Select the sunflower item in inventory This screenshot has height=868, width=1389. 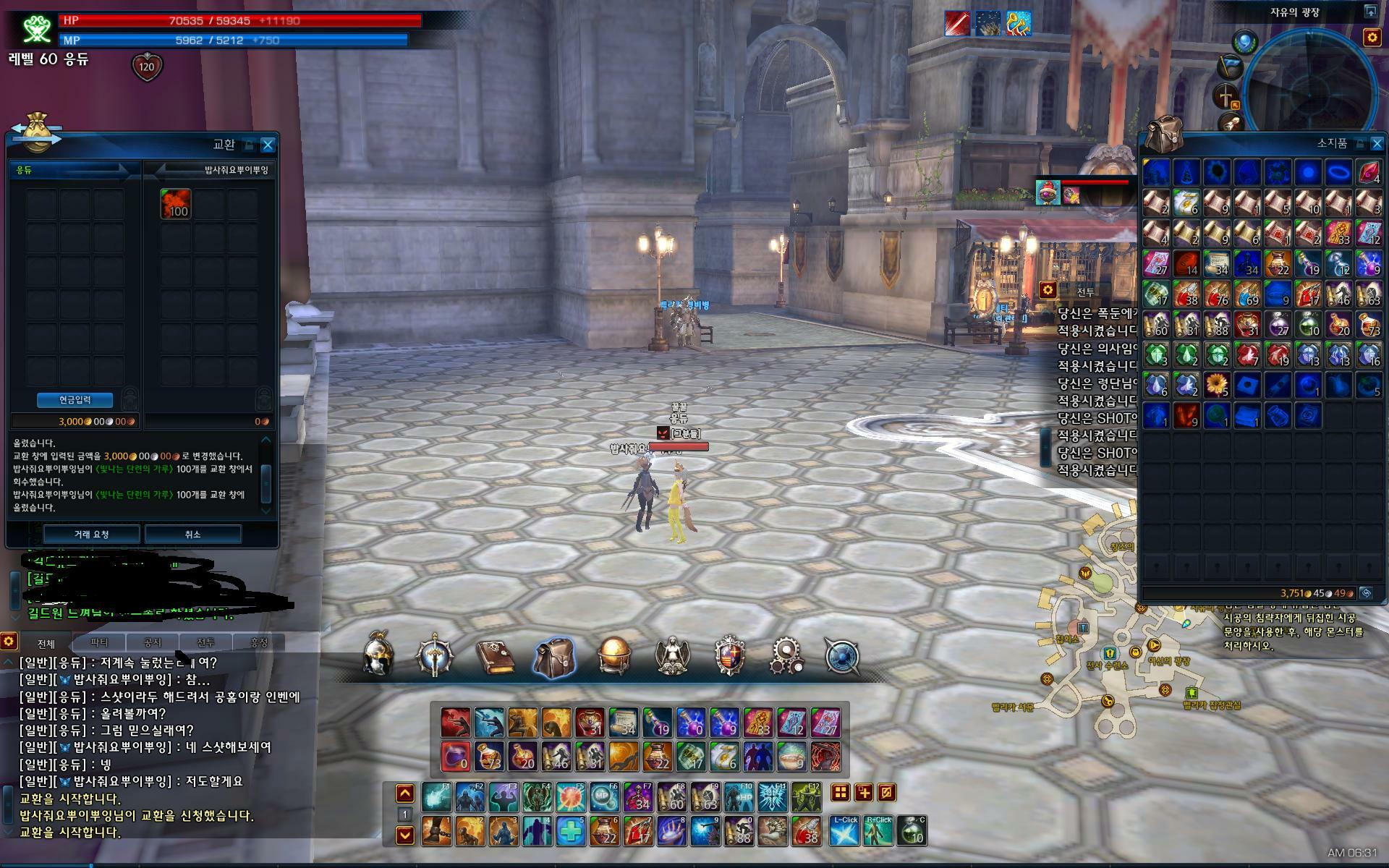point(1217,385)
